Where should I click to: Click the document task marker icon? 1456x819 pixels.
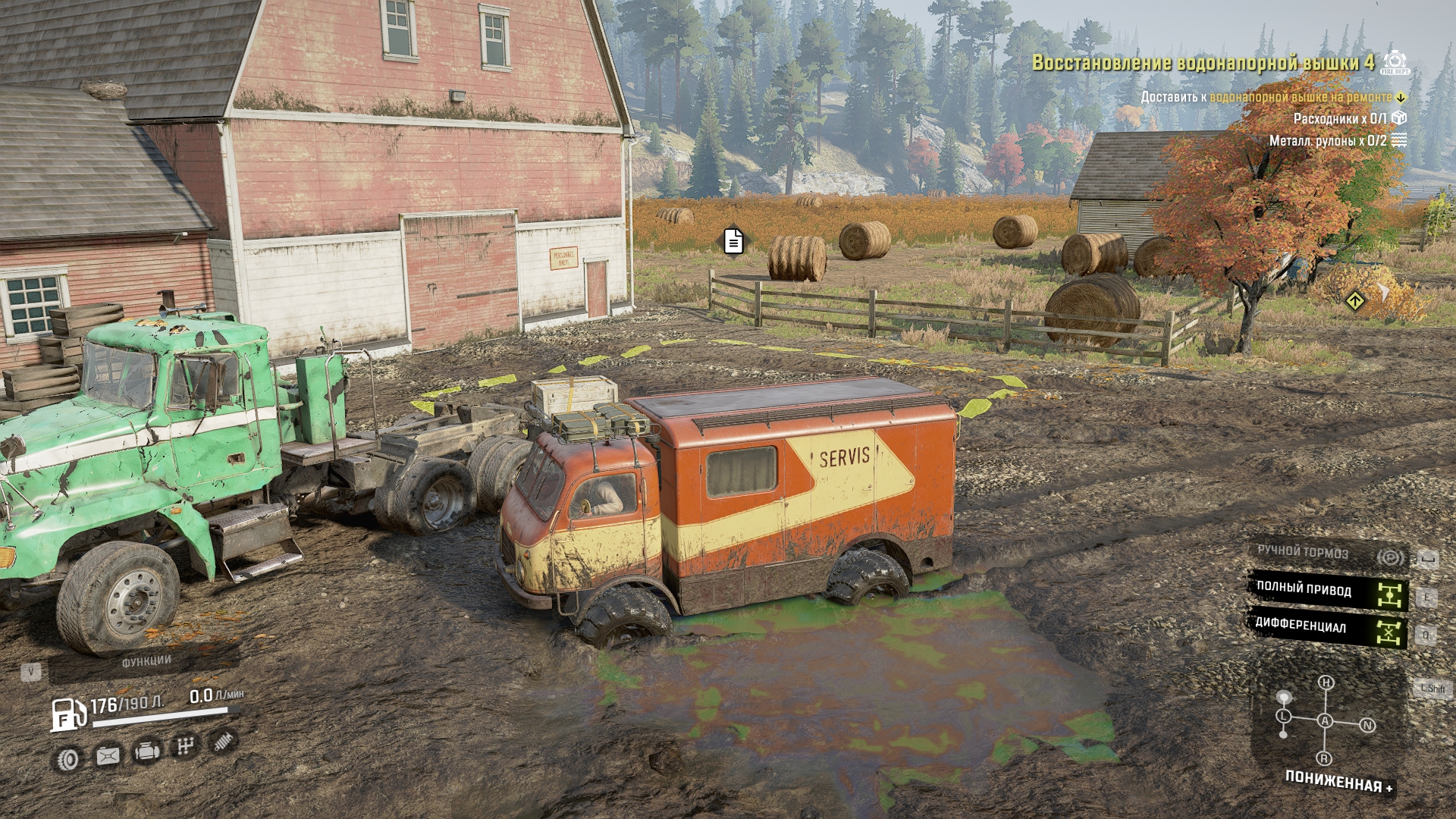coord(733,242)
